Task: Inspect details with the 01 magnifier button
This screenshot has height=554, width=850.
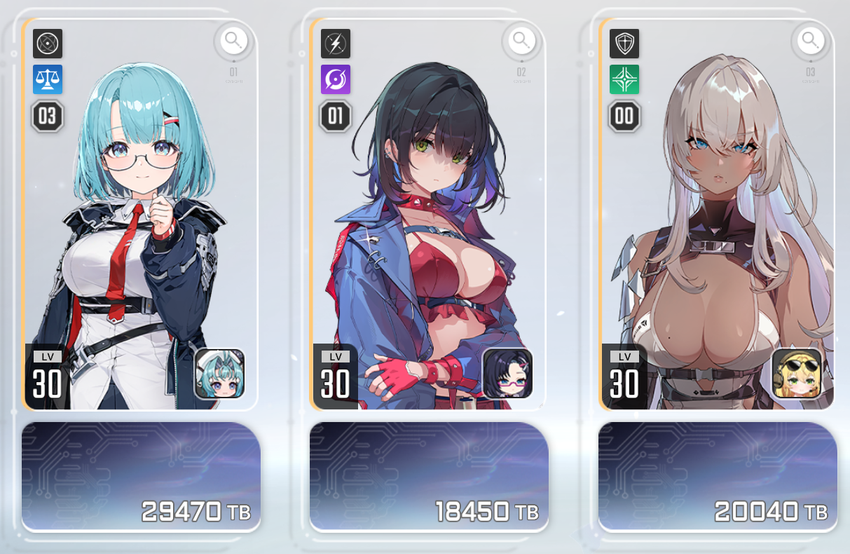Action: (233, 41)
